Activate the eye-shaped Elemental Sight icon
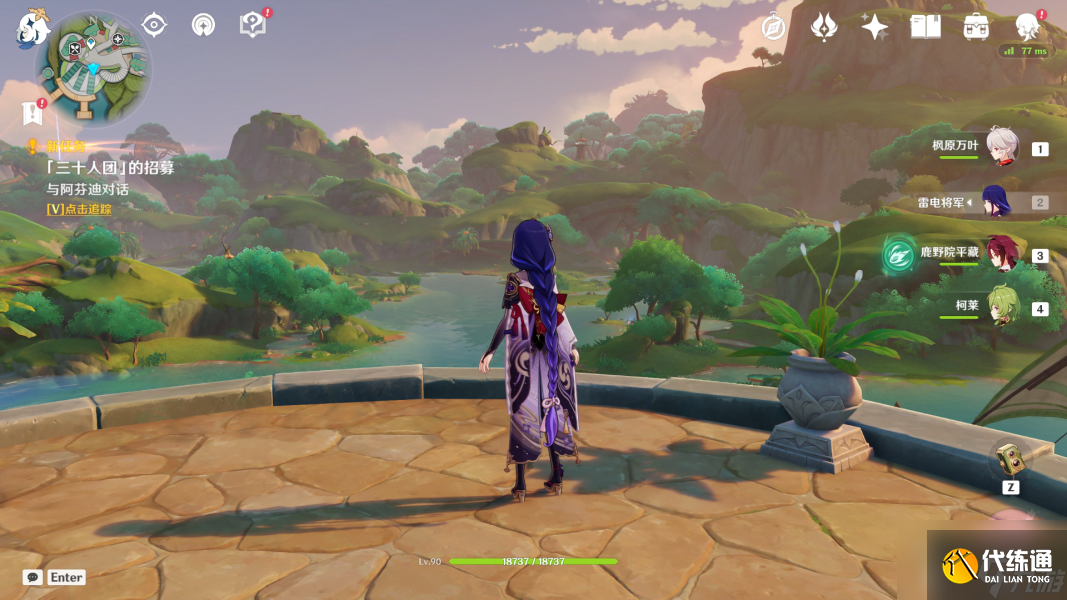 pyautogui.click(x=154, y=25)
